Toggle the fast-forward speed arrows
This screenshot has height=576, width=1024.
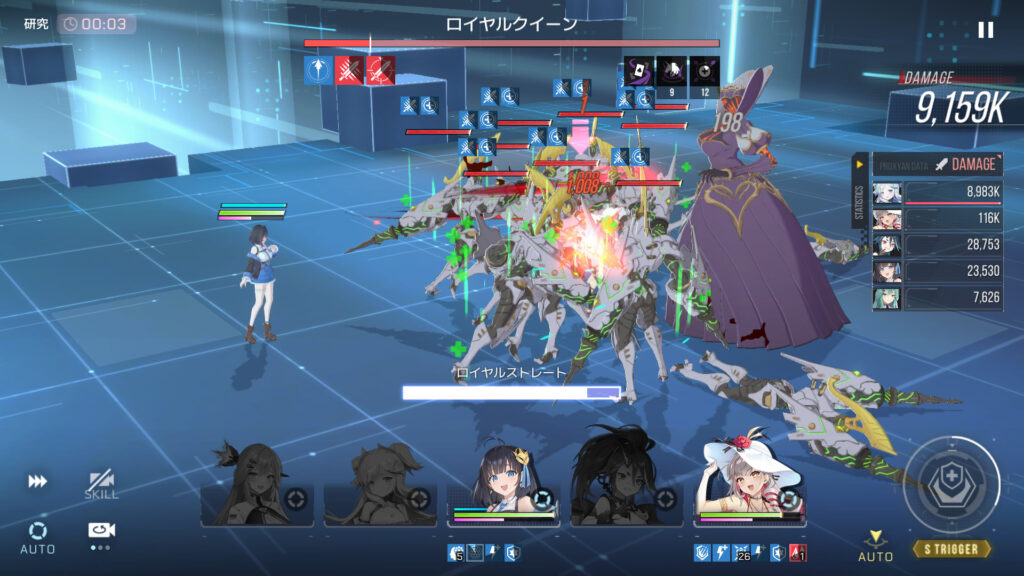click(x=38, y=481)
